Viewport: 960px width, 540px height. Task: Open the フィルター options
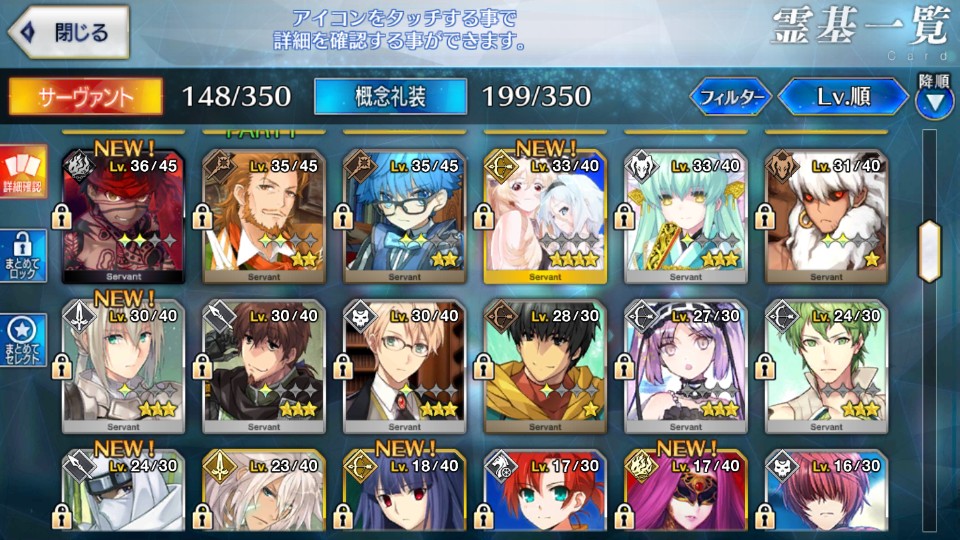click(731, 97)
